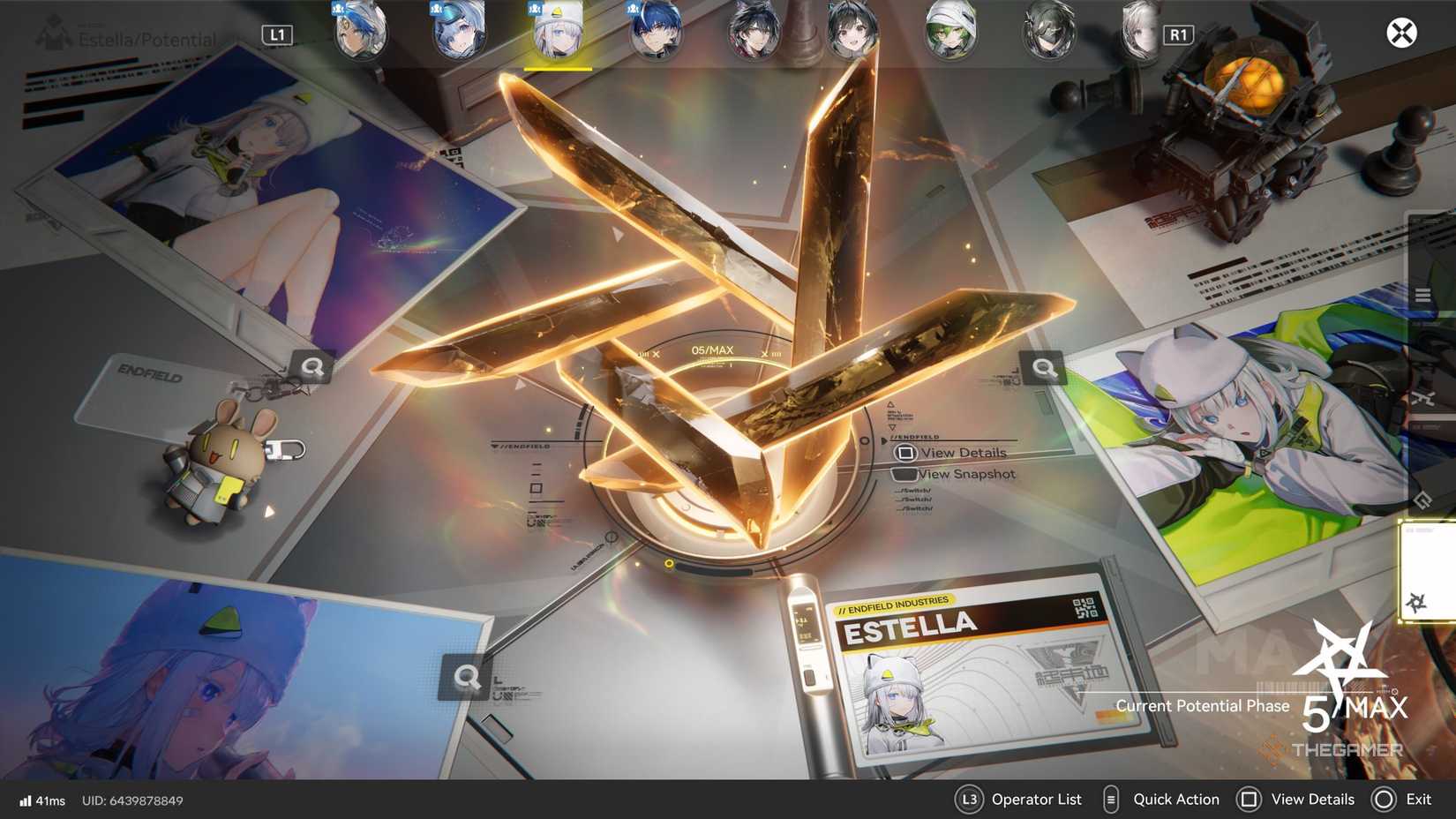
Task: Click the hamburger menu icon on right sidebar
Action: point(1423,295)
